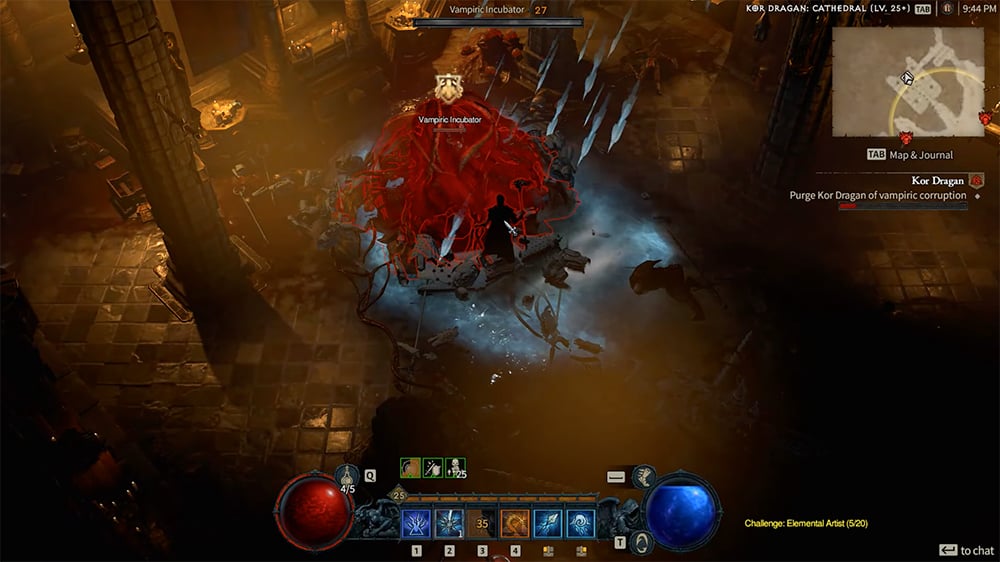1000x562 pixels.
Task: Trigger the blue swirl skill in the last slot
Action: (581, 524)
